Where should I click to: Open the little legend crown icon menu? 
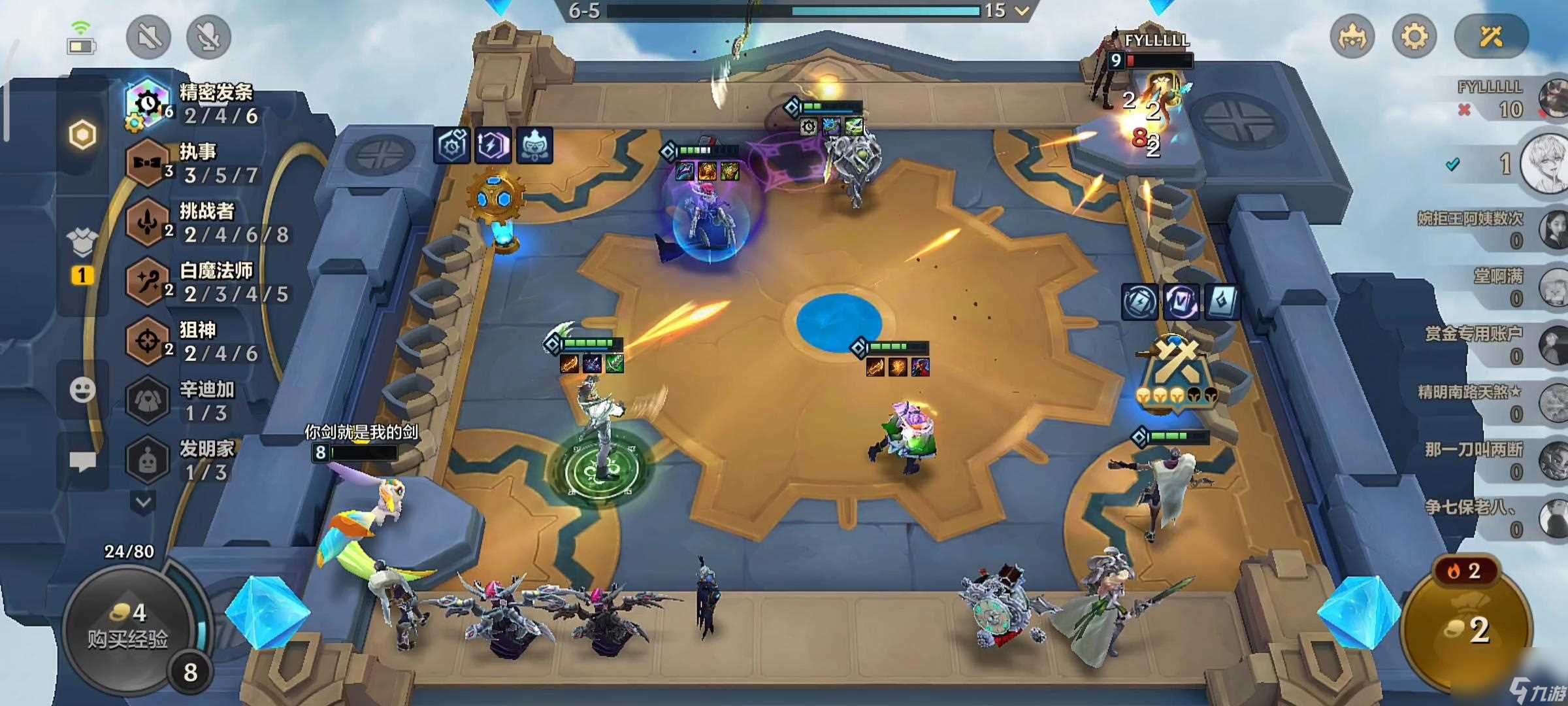1352,37
